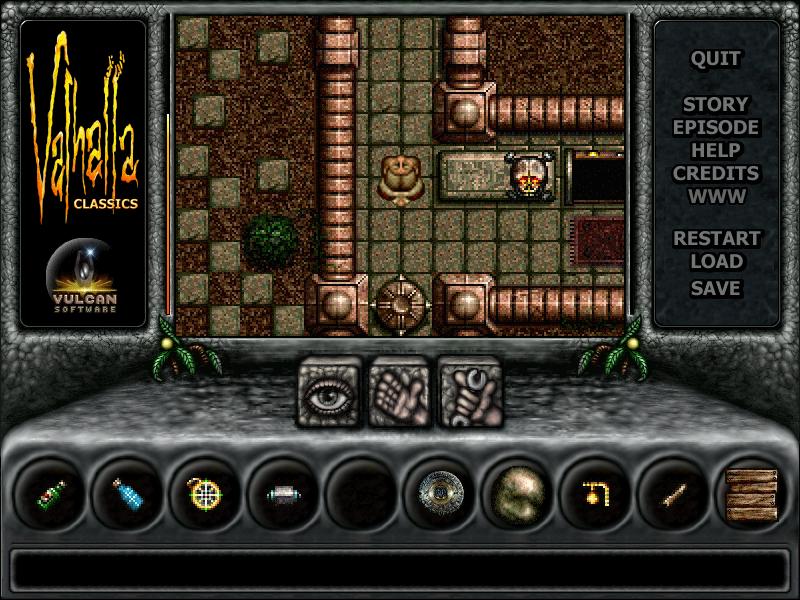Restart the current game
The image size is (800, 600).
(716, 239)
